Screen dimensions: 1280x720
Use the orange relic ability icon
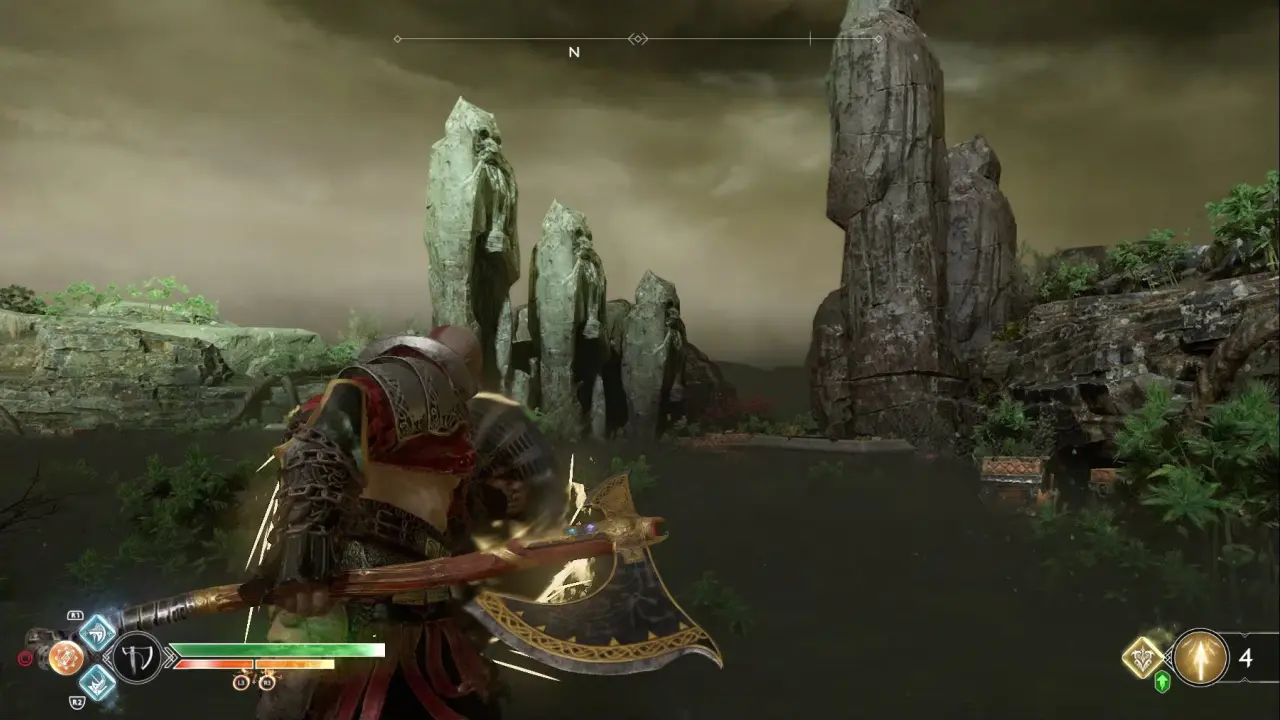(66, 657)
